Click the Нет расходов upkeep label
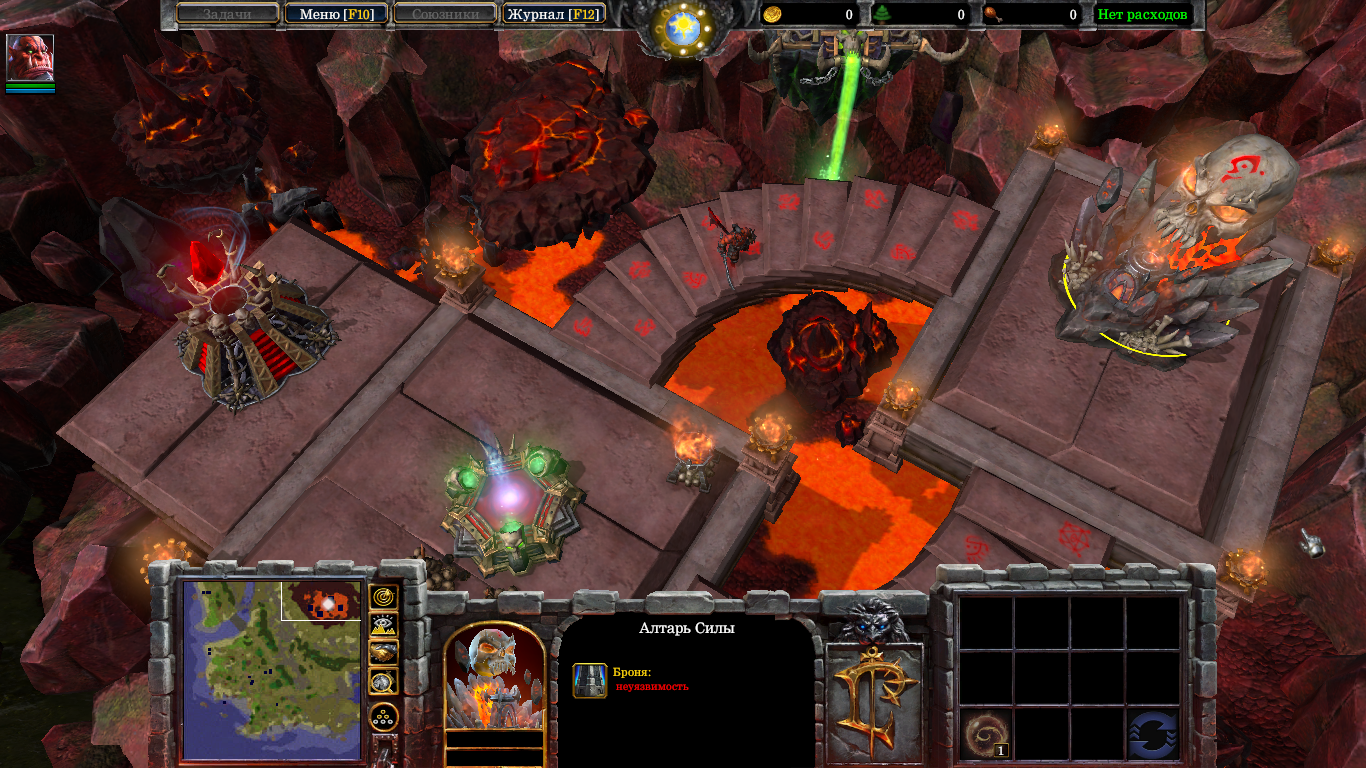 1142,14
